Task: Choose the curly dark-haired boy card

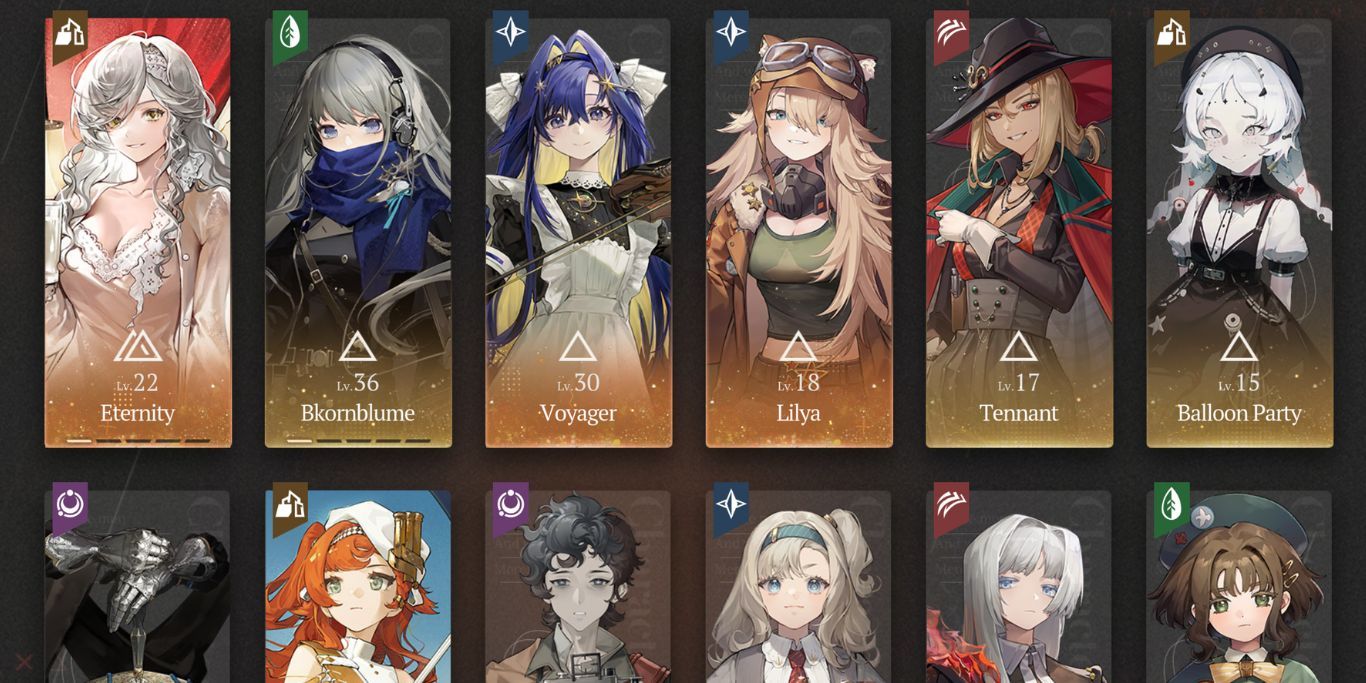Action: pyautogui.click(x=578, y=588)
